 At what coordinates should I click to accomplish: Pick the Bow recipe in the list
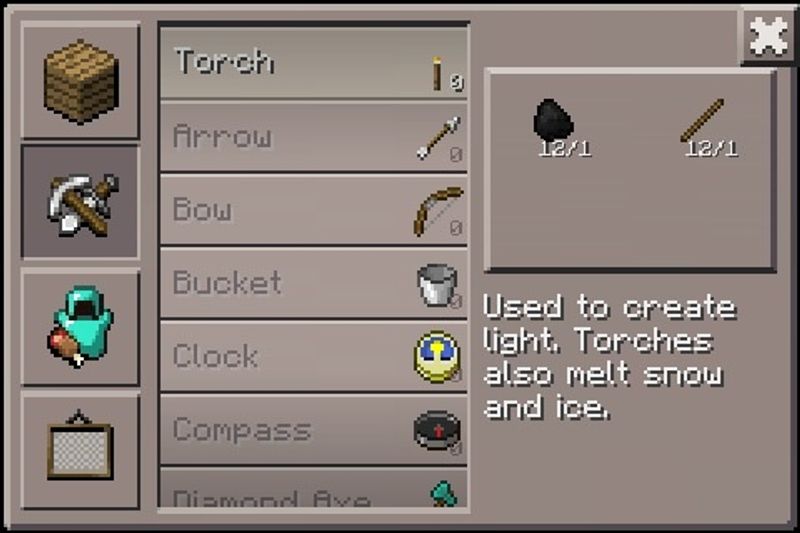click(x=313, y=211)
